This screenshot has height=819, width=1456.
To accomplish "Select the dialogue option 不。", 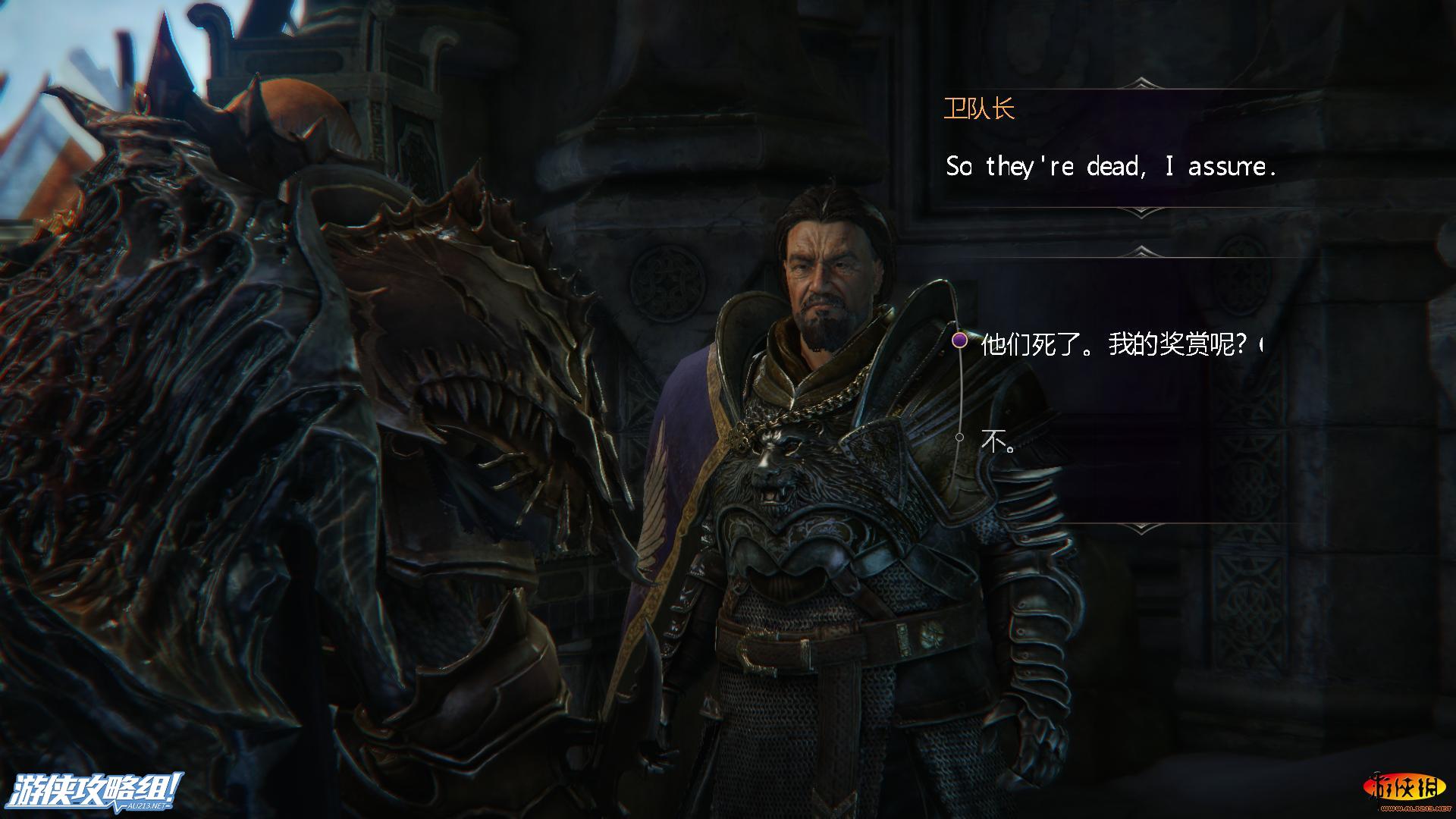I will click(x=998, y=441).
